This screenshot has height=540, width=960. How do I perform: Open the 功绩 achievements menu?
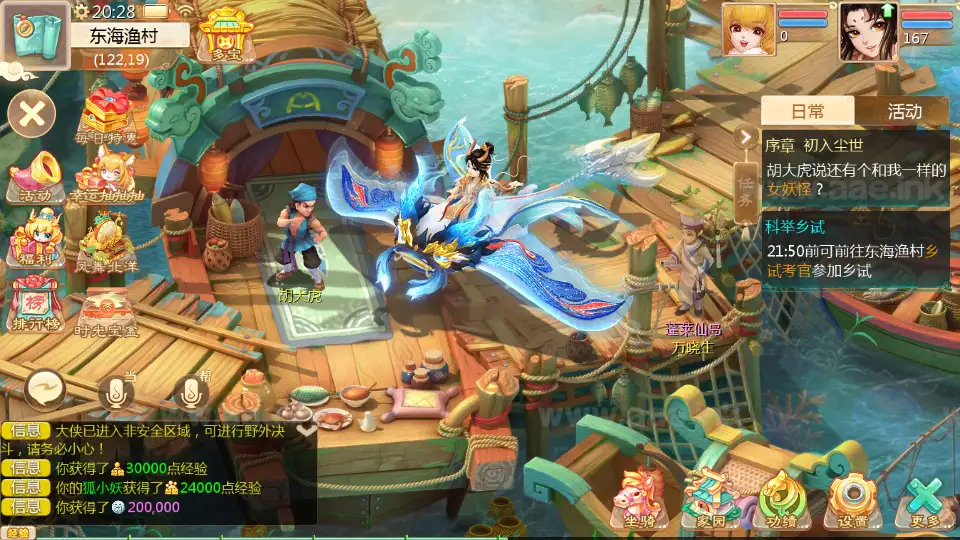coord(782,499)
